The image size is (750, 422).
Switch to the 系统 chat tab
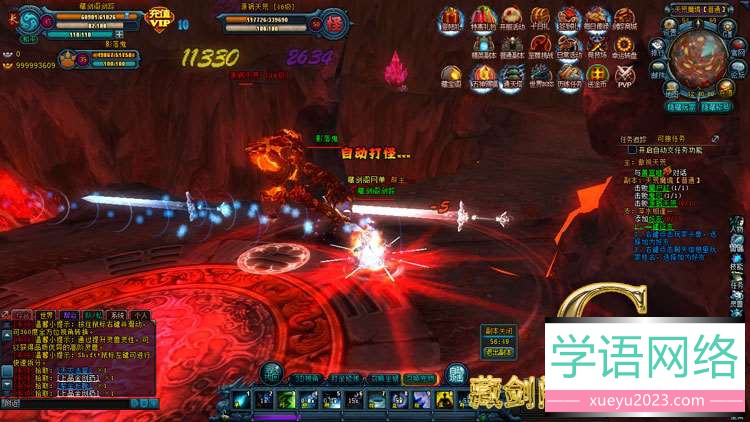click(117, 314)
